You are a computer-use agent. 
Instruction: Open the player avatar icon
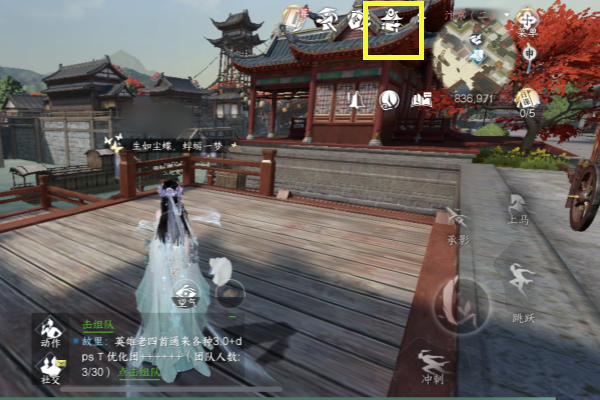pyautogui.click(x=293, y=15)
